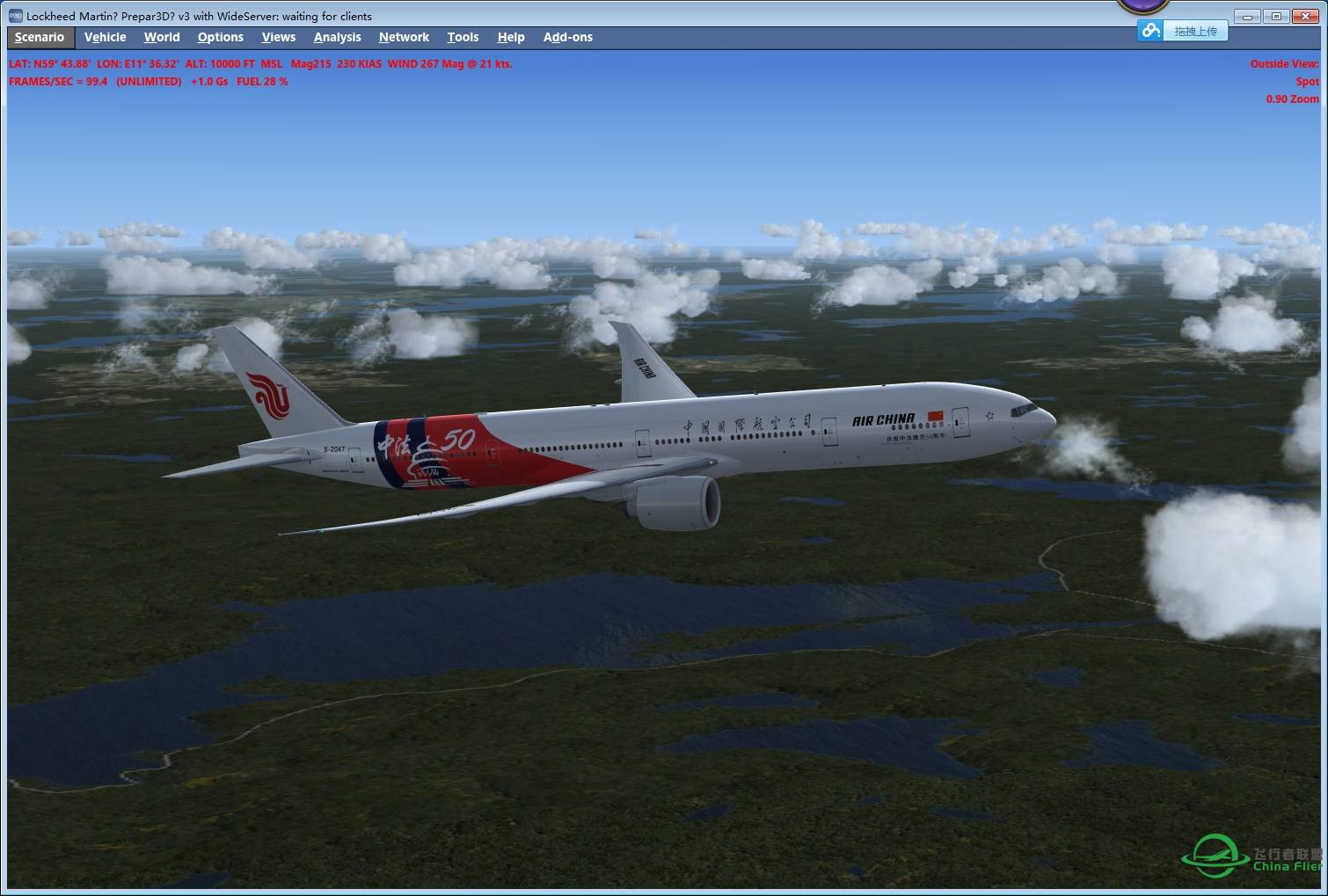
Task: Open the Scenario menu
Action: coord(40,37)
